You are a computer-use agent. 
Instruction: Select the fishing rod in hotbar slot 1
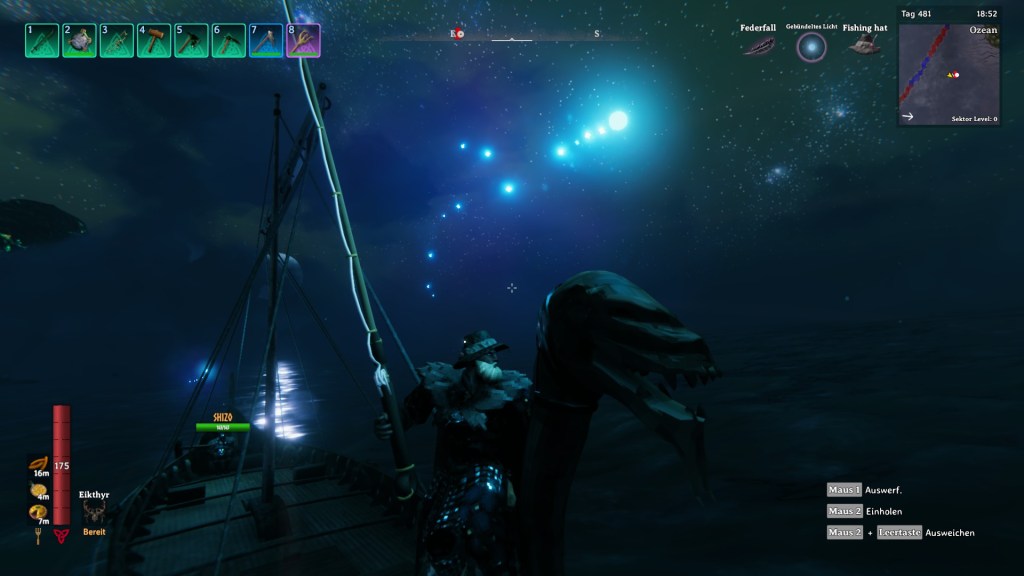[42, 41]
